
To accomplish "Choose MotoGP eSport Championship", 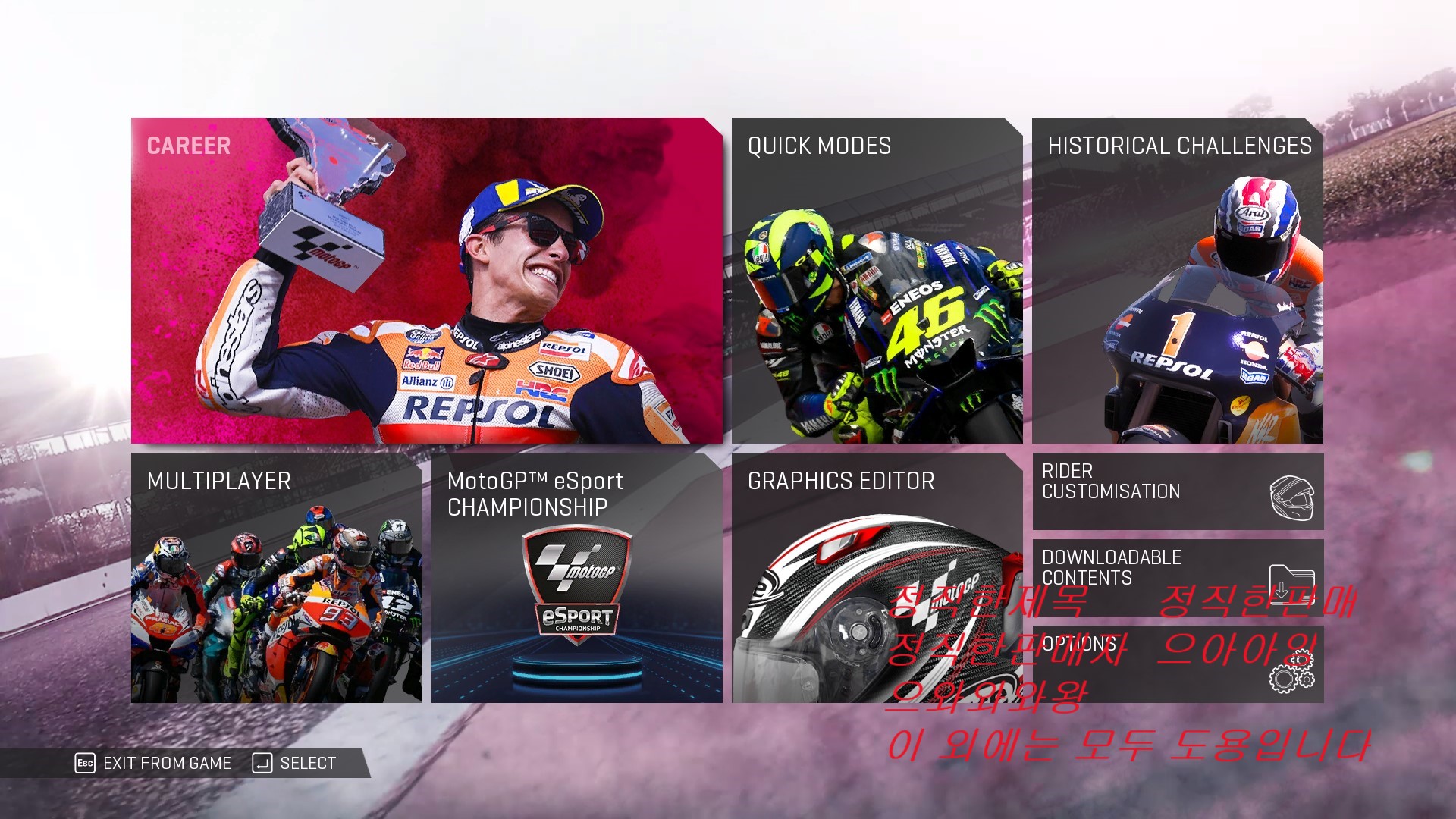I will (576, 578).
